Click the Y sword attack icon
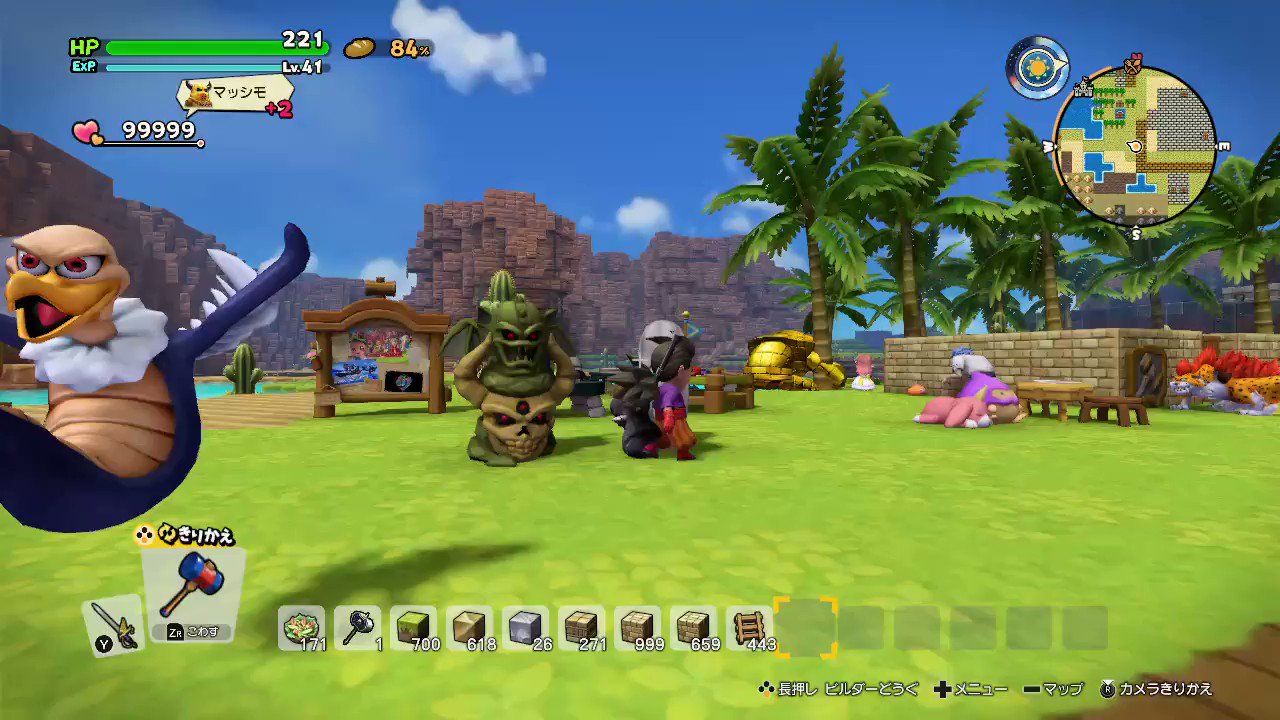Screen dimensions: 1280x720 [x=112, y=624]
